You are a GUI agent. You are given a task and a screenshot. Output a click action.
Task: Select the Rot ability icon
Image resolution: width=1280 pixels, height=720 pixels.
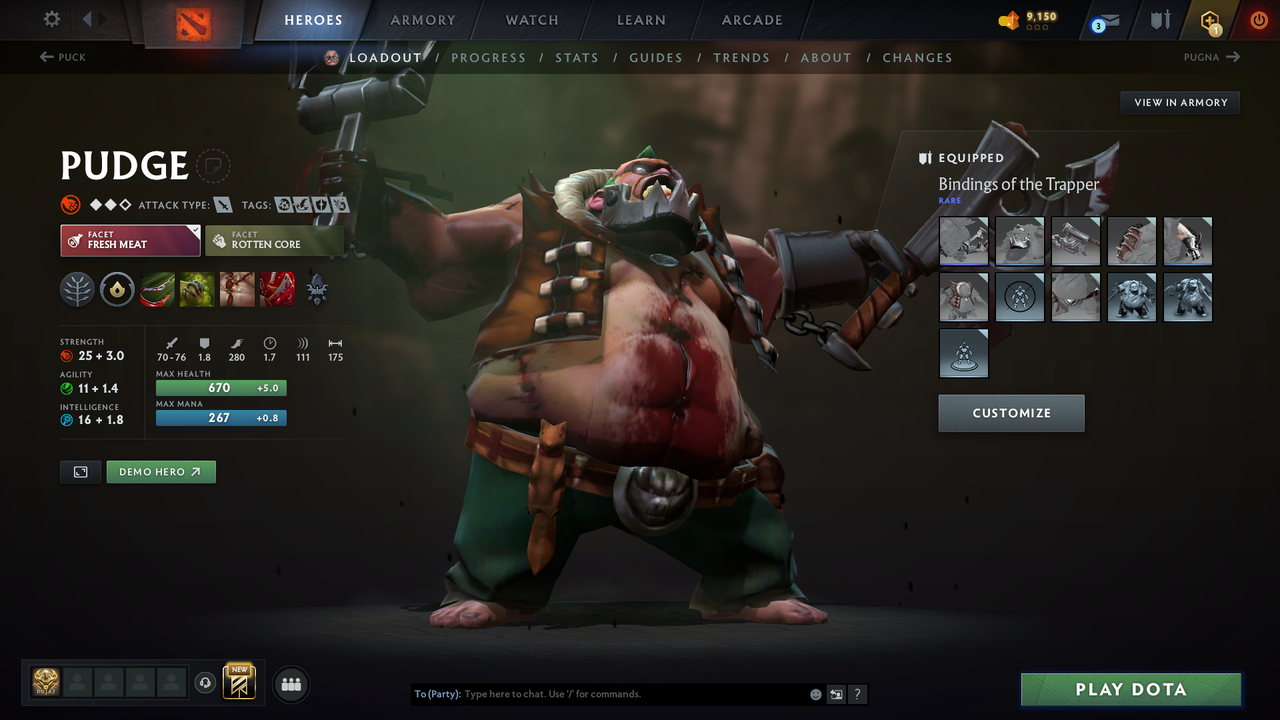(196, 290)
